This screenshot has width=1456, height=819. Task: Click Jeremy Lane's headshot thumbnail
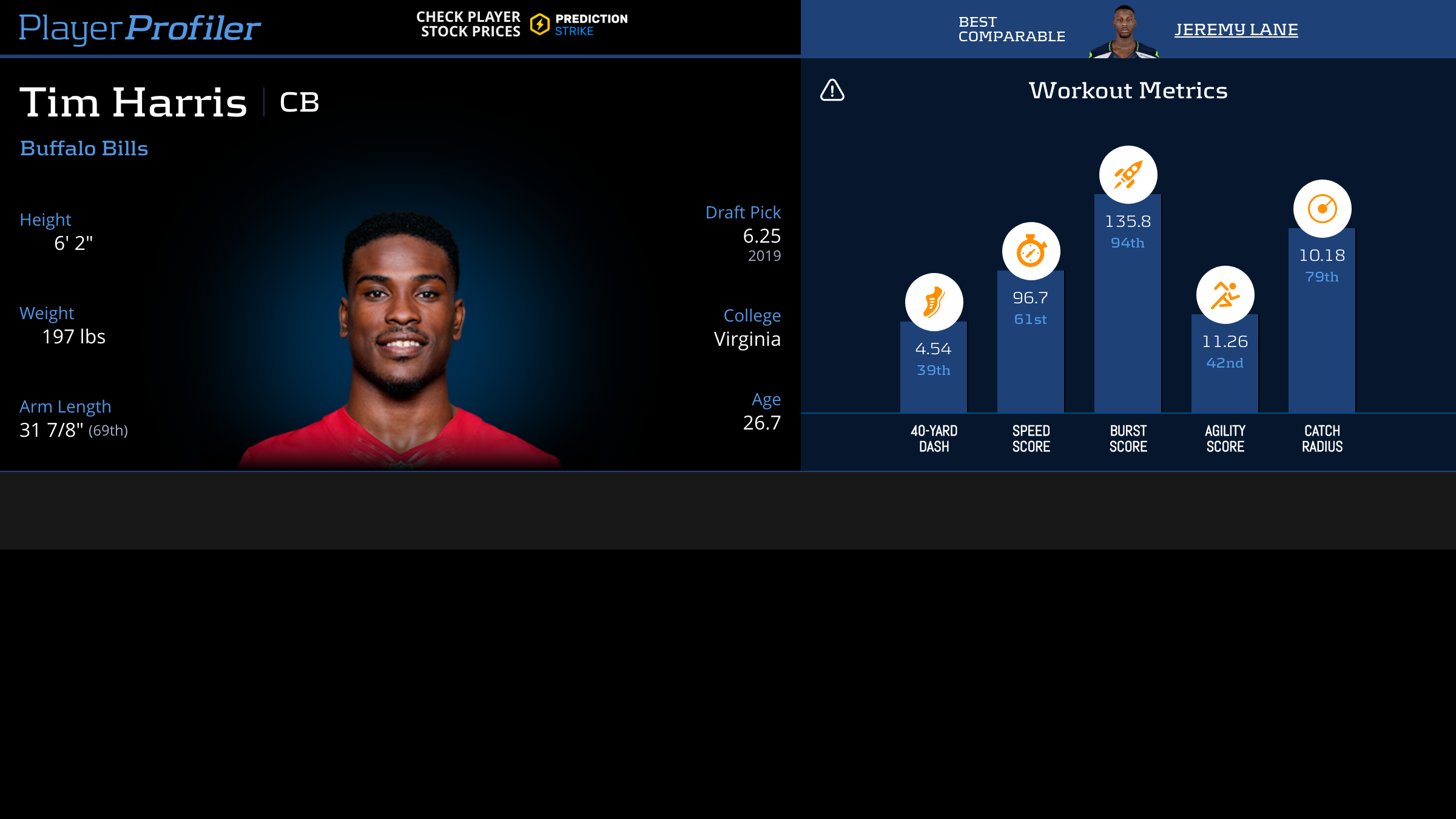point(1124,32)
